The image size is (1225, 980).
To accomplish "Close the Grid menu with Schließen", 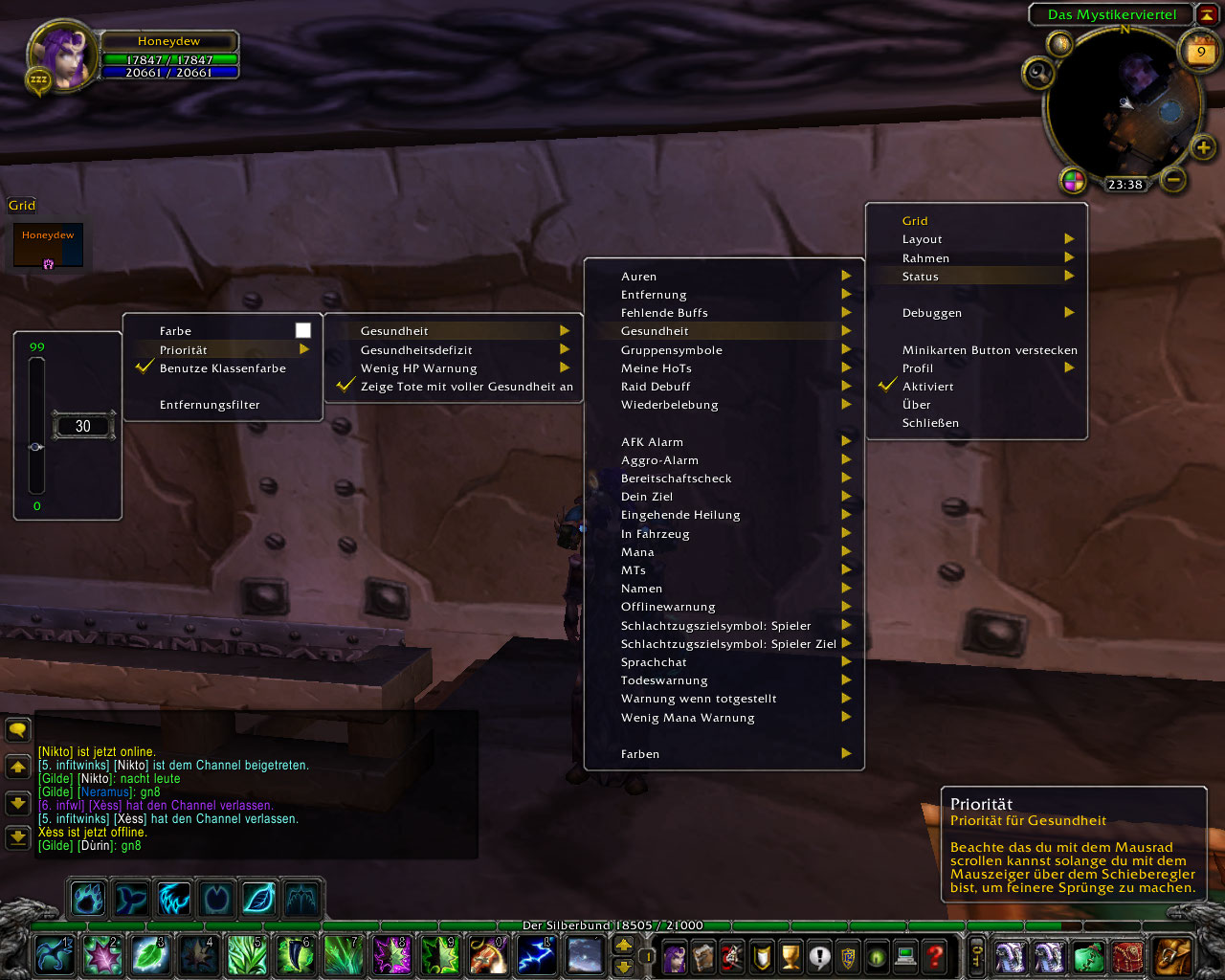I will (930, 423).
